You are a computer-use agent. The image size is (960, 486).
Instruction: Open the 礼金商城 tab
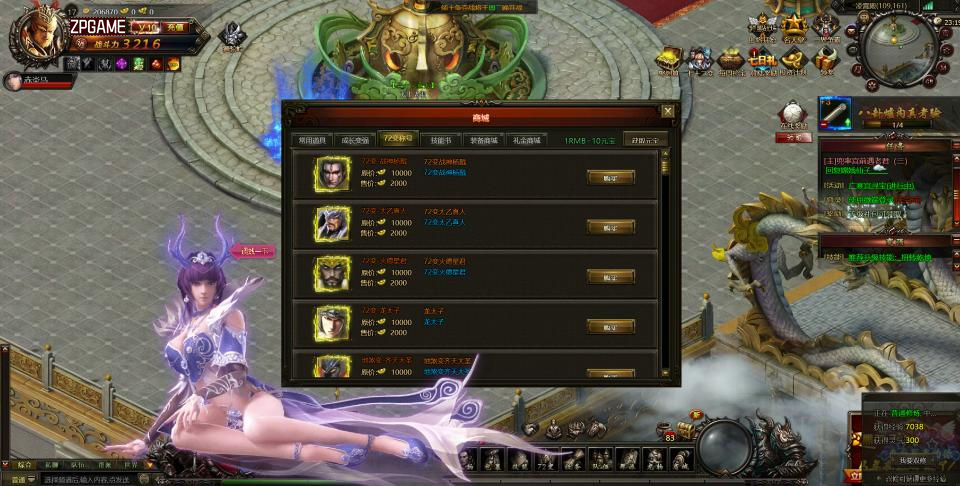[x=526, y=140]
